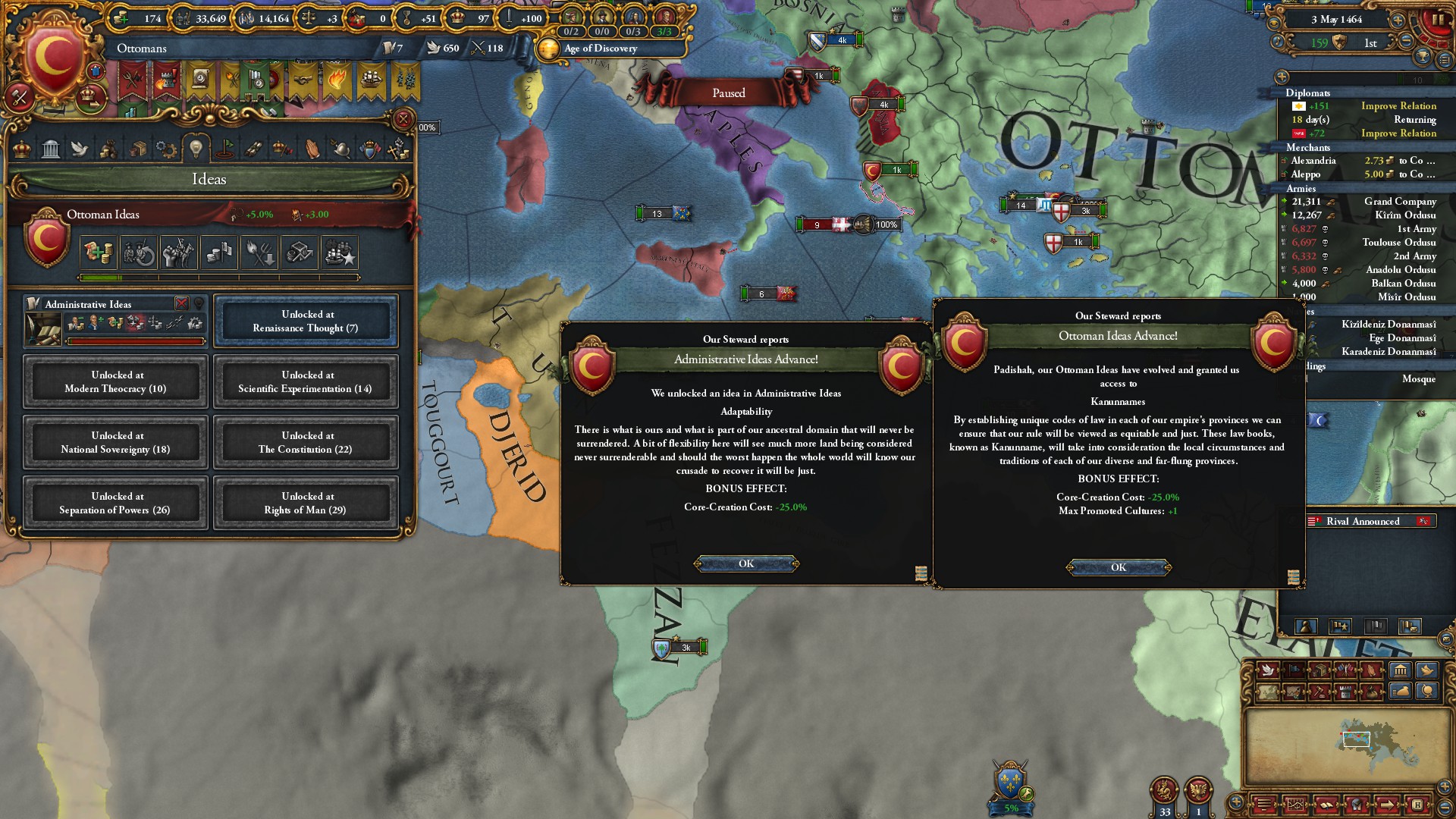Choose the Modern Theocracy idea group slot

click(x=115, y=381)
